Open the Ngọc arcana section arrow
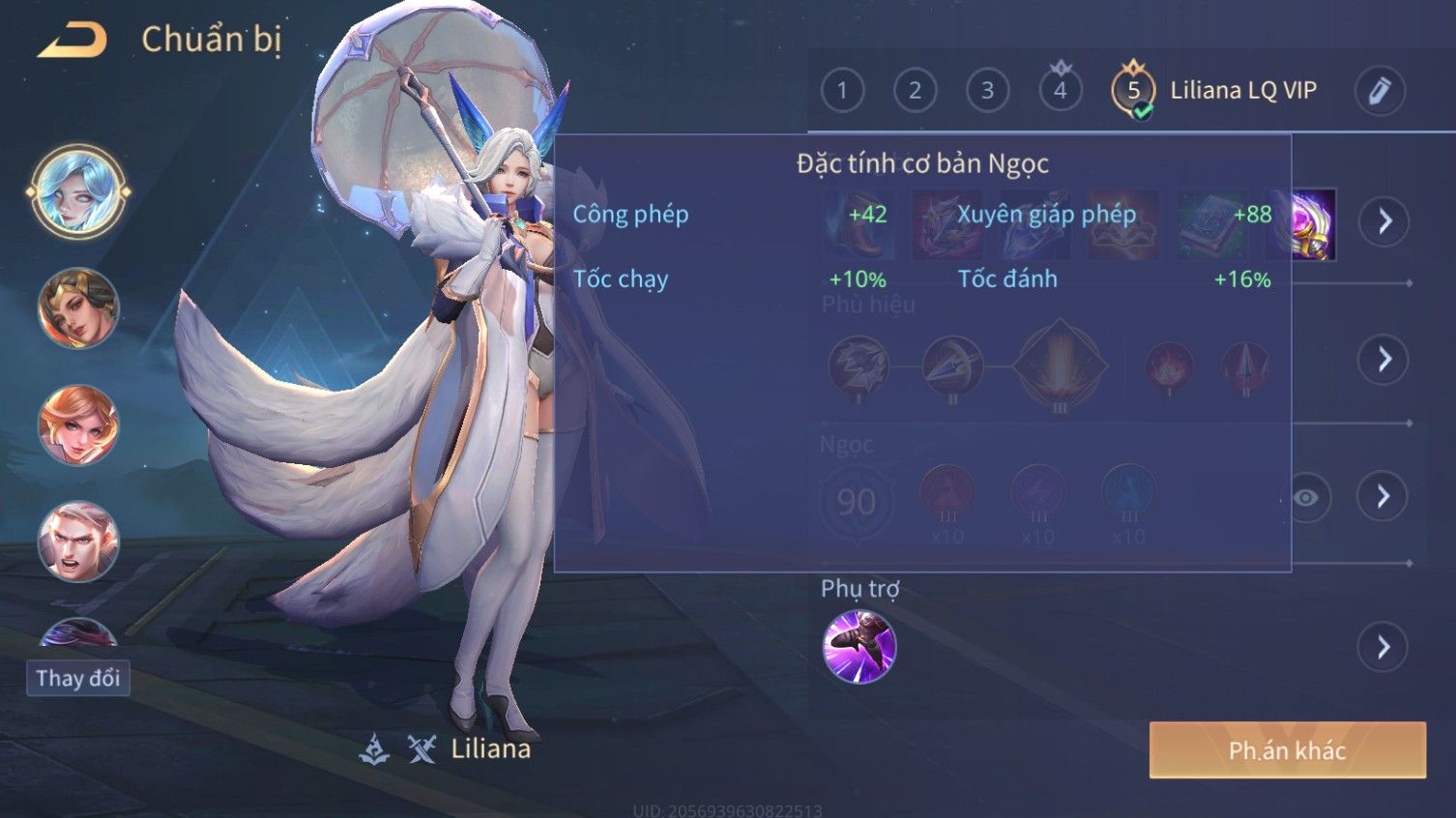Image resolution: width=1456 pixels, height=818 pixels. (1383, 496)
